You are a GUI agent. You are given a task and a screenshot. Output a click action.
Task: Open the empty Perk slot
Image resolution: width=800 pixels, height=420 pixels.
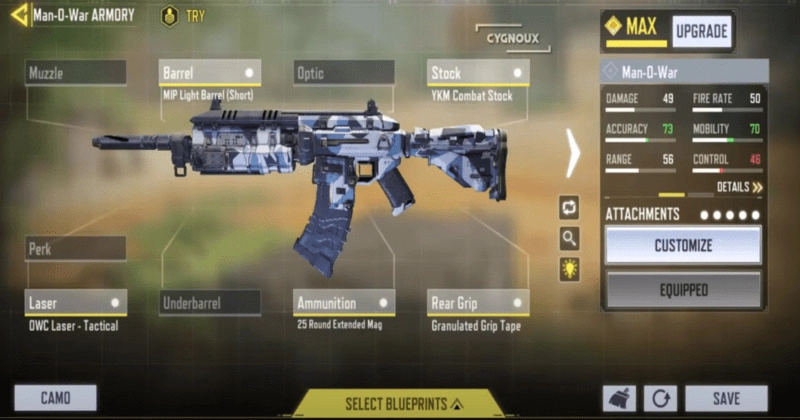pyautogui.click(x=76, y=249)
